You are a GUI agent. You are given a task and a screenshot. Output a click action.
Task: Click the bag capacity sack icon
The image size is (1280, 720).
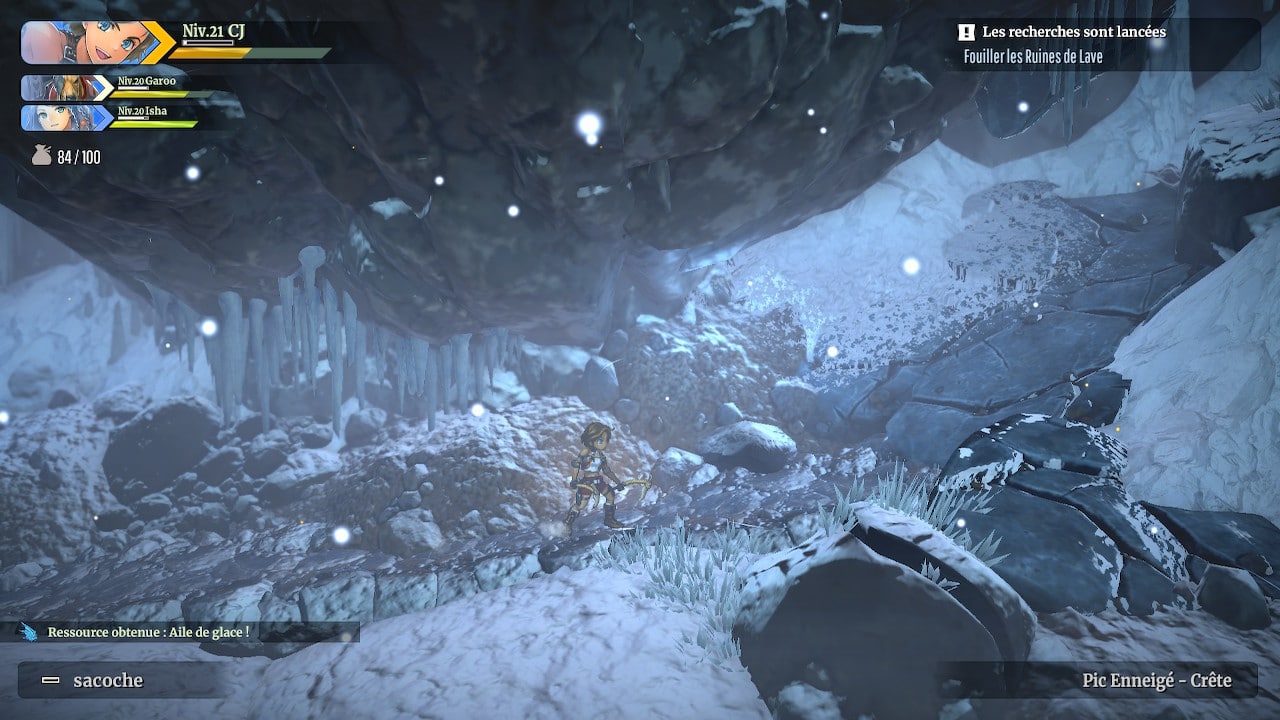click(41, 156)
